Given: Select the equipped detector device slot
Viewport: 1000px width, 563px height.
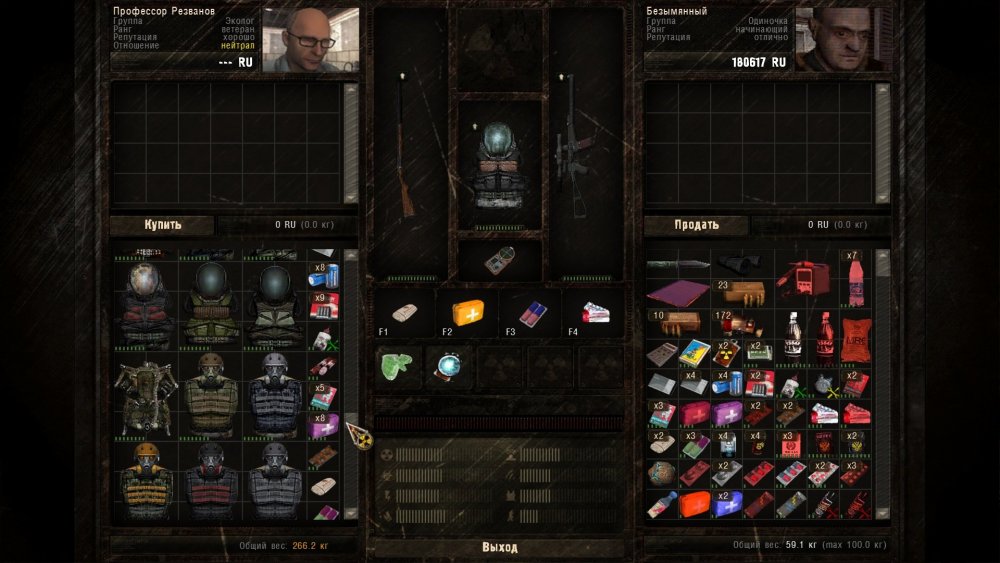Looking at the screenshot, I should 499,259.
